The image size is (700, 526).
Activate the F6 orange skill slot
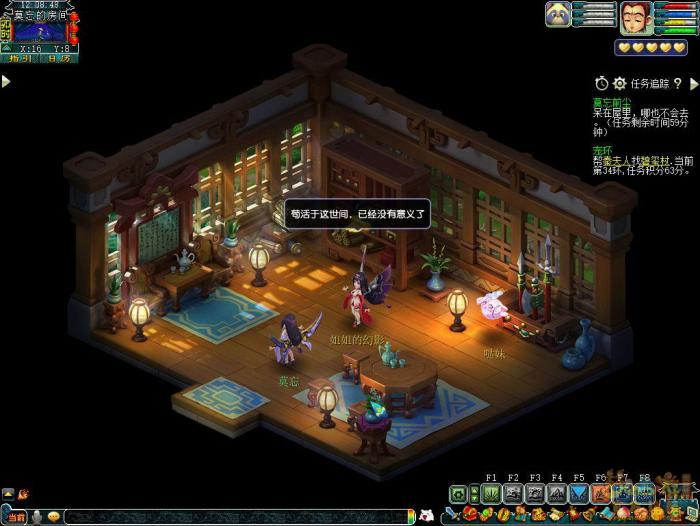coord(601,493)
